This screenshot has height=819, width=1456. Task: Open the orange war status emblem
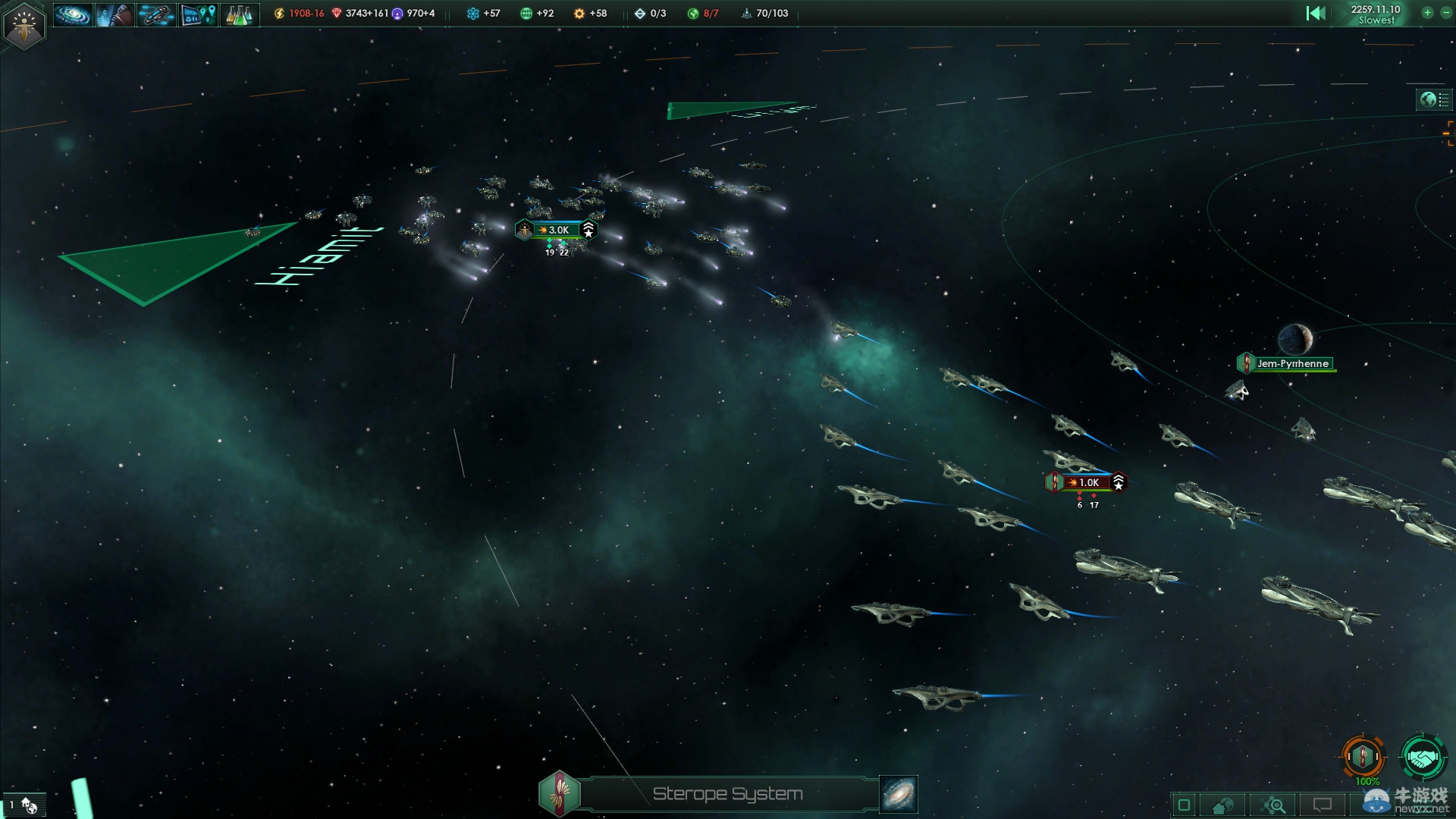[1363, 756]
